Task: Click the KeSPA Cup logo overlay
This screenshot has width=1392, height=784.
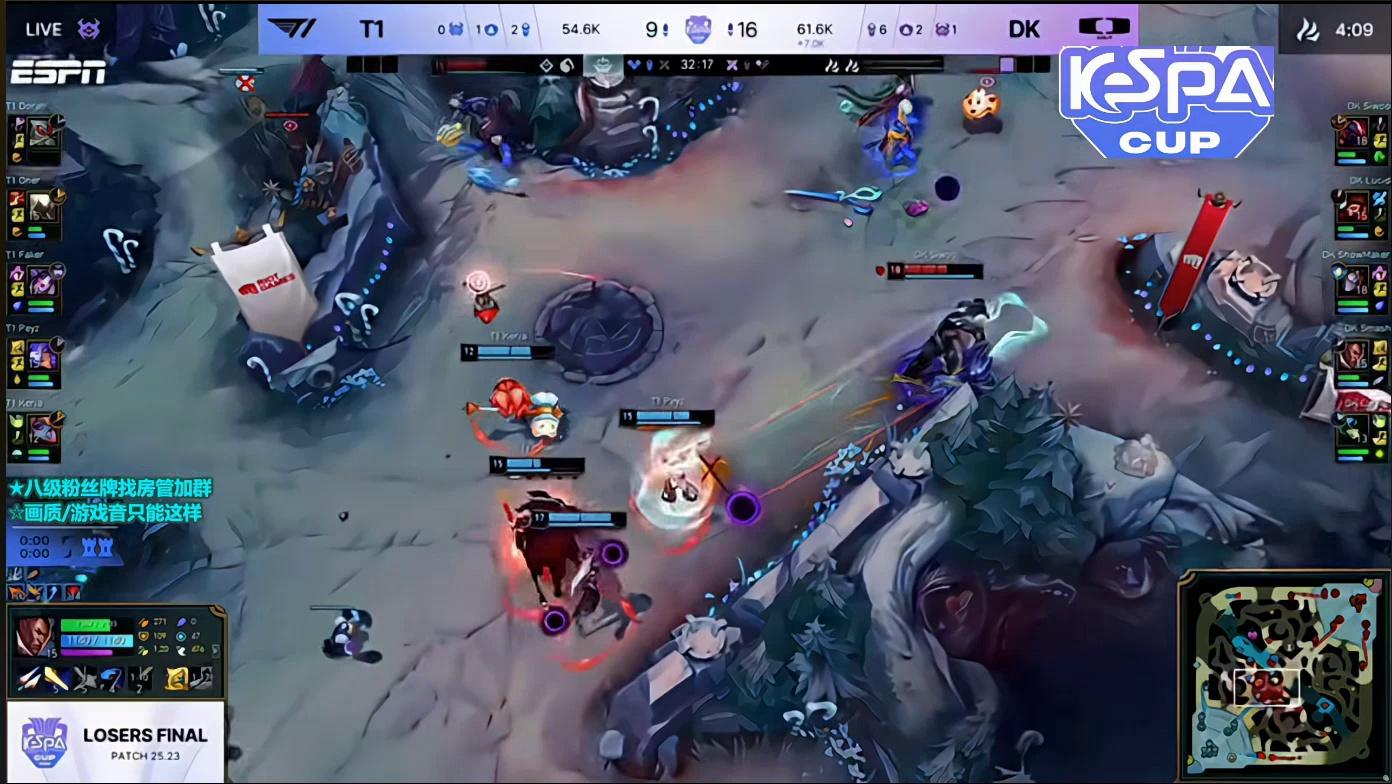Action: pyautogui.click(x=1166, y=100)
